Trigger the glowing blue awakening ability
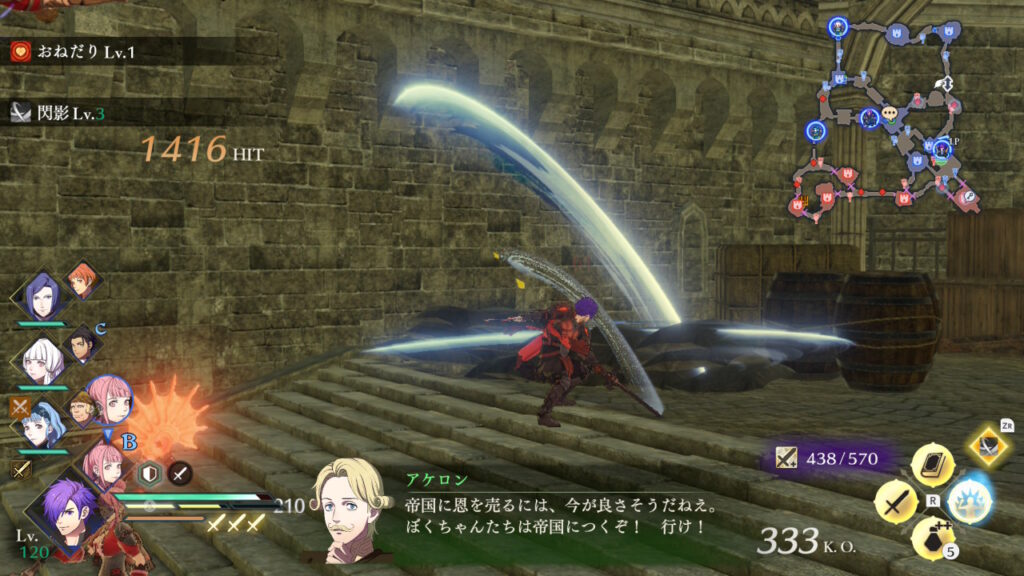Viewport: 1024px width, 576px height. [968, 500]
